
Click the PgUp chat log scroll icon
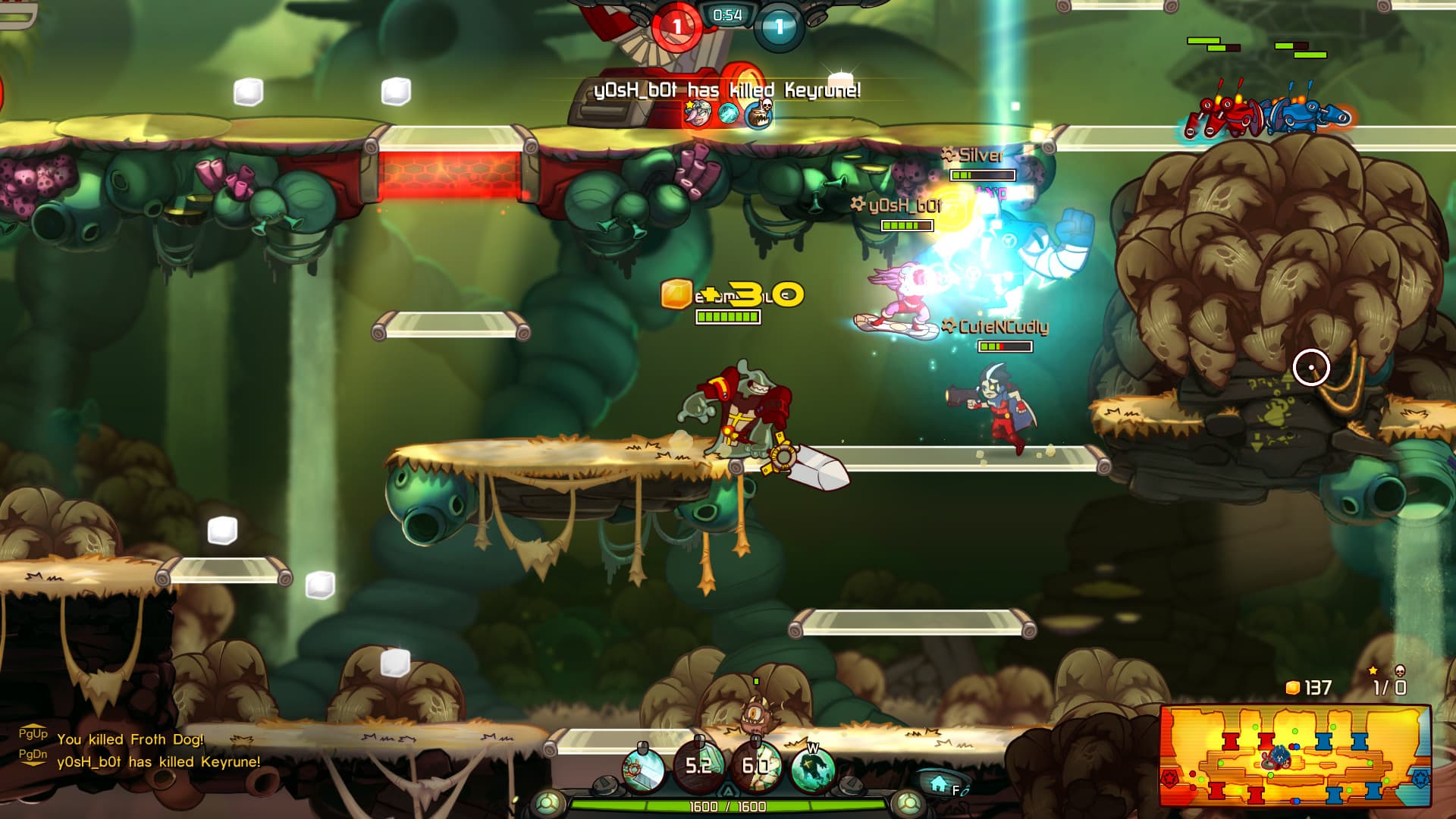[x=33, y=734]
